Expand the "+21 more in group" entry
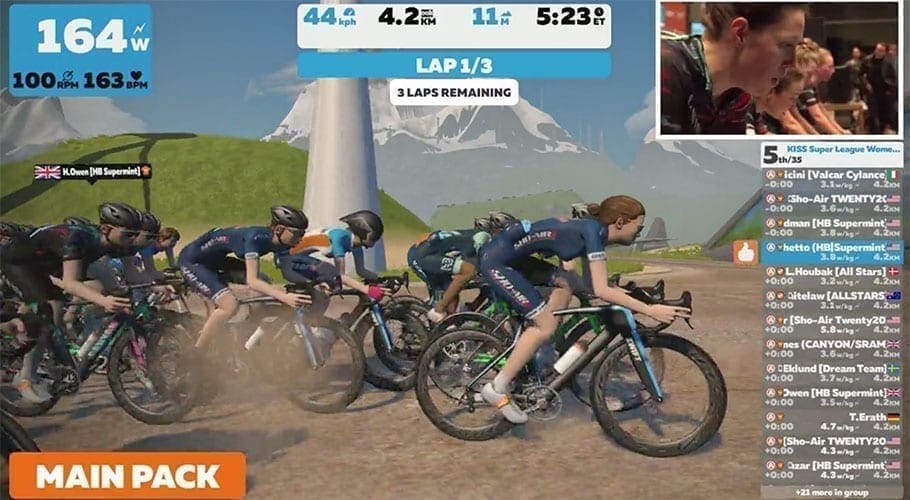 click(832, 492)
